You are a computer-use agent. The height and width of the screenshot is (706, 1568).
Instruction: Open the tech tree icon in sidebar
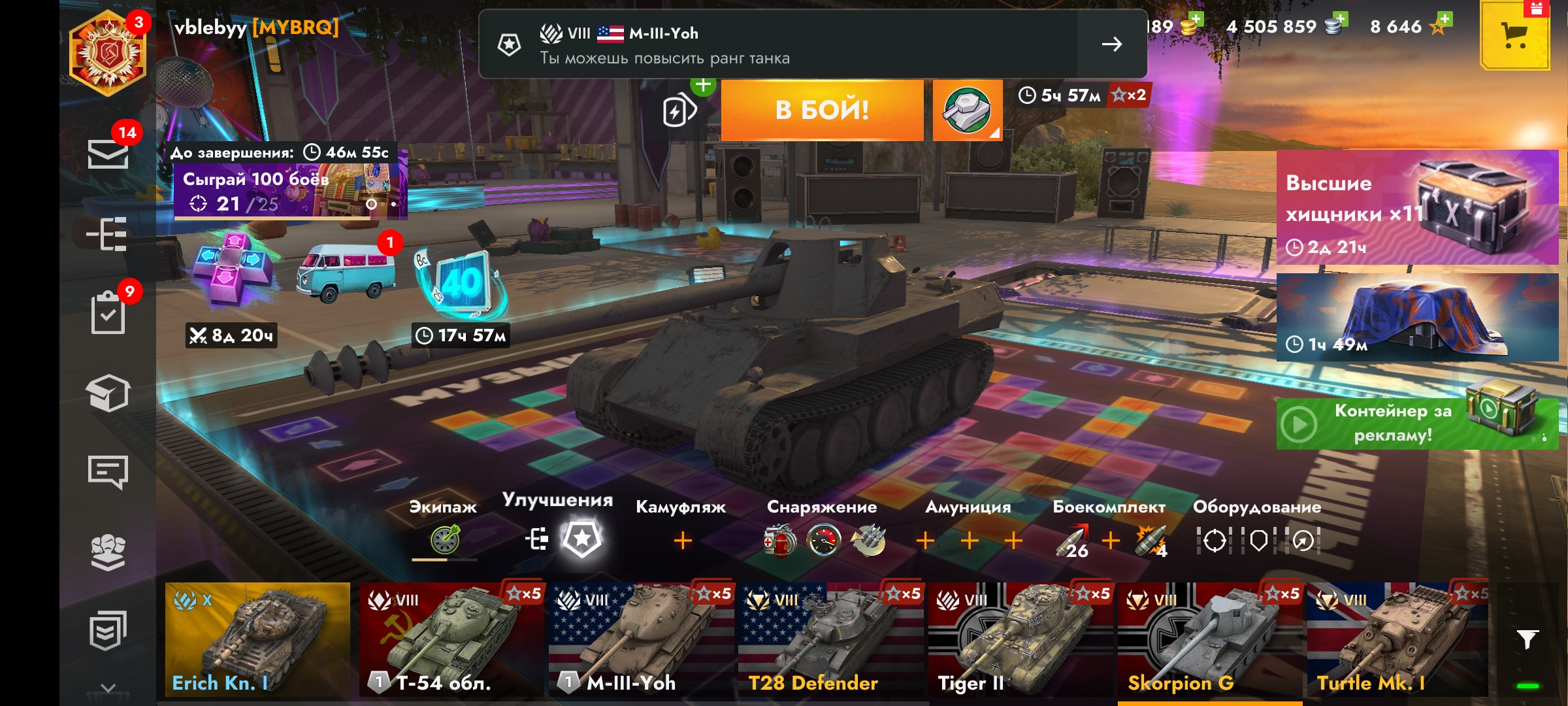pos(108,234)
